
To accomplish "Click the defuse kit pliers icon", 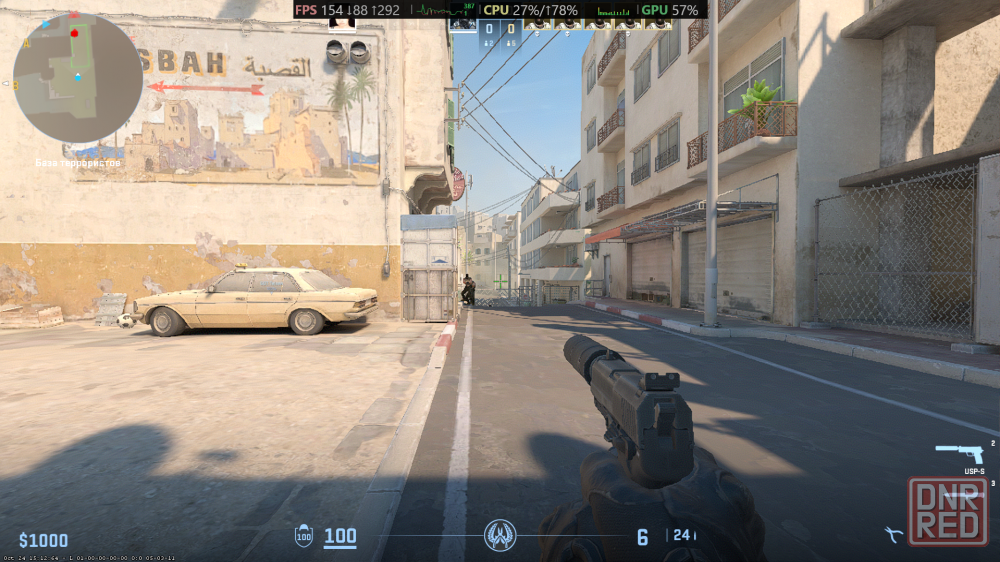I will 894,534.
